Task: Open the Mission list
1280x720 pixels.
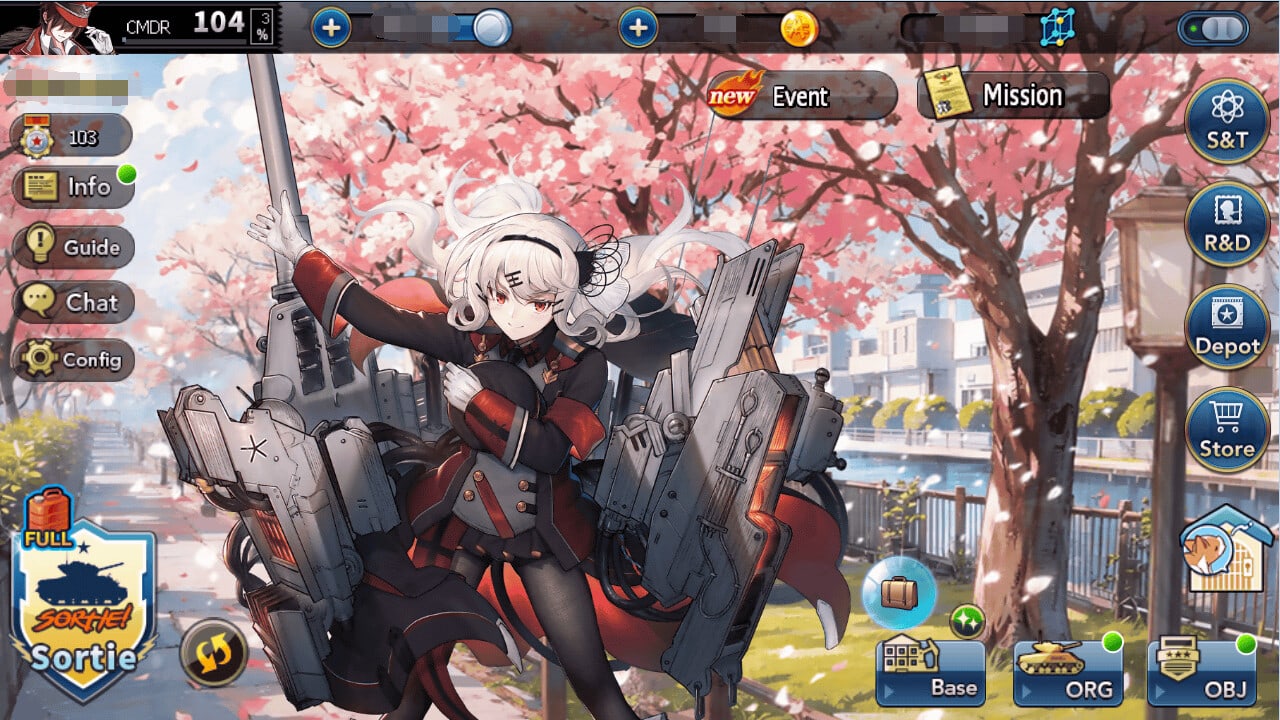Action: [x=1013, y=96]
